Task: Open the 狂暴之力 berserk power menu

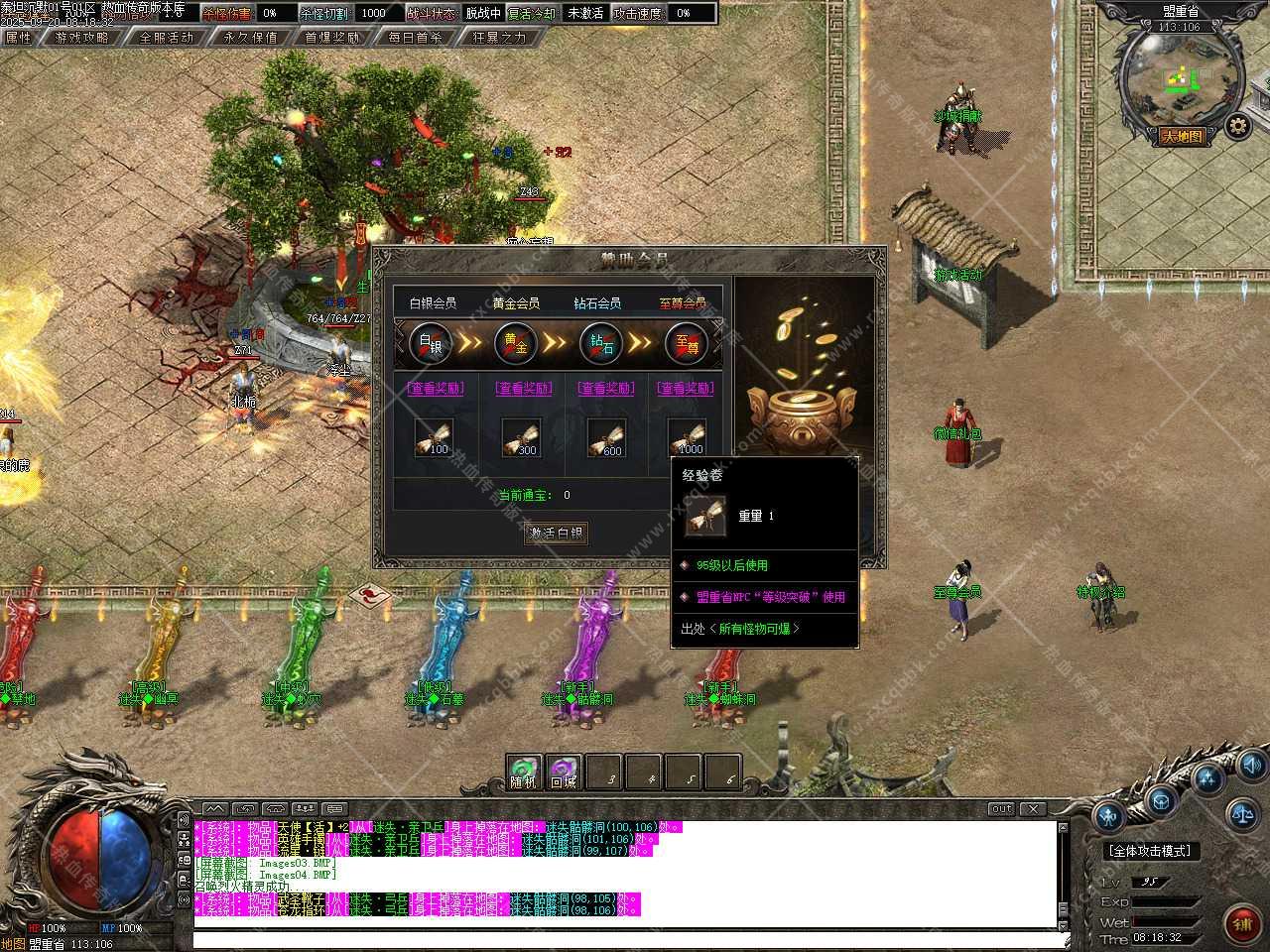Action: pos(499,38)
